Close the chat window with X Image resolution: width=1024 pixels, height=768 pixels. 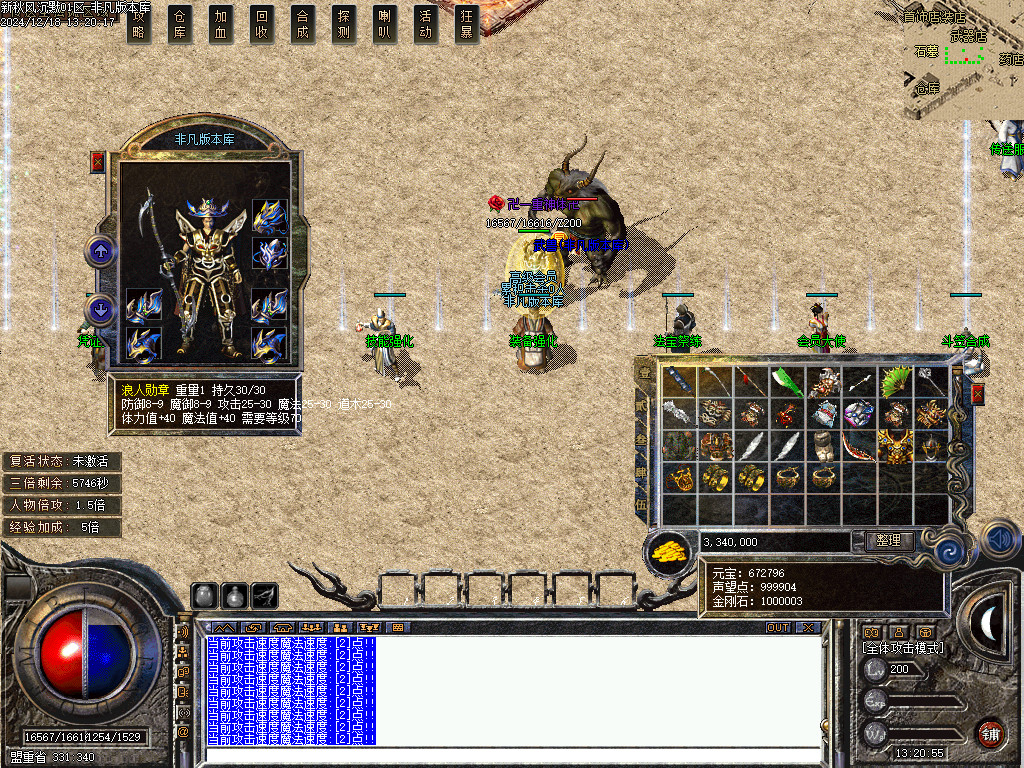(808, 627)
